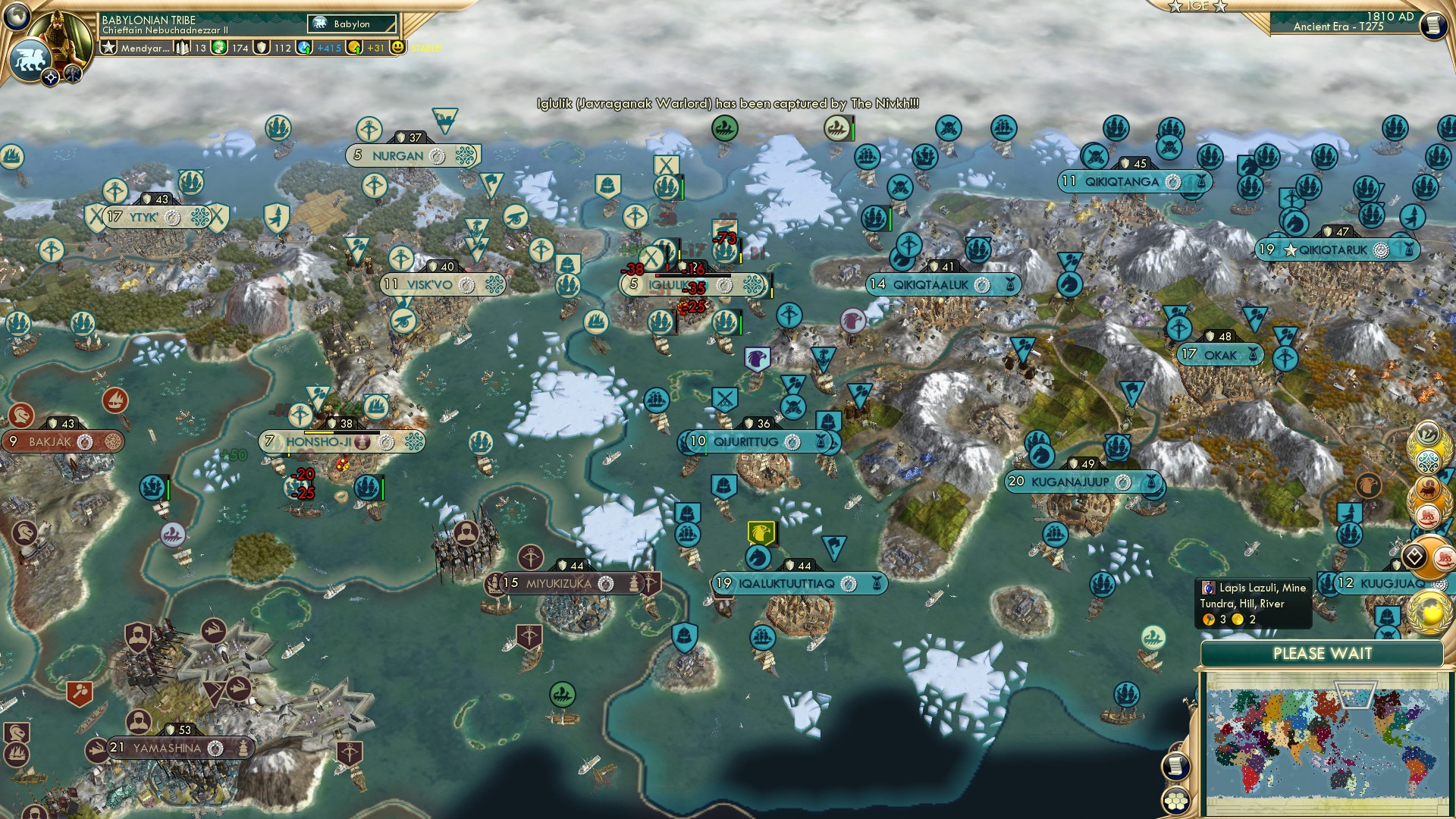
Task: Click the unit needs orders compass icon
Action: 50,77
